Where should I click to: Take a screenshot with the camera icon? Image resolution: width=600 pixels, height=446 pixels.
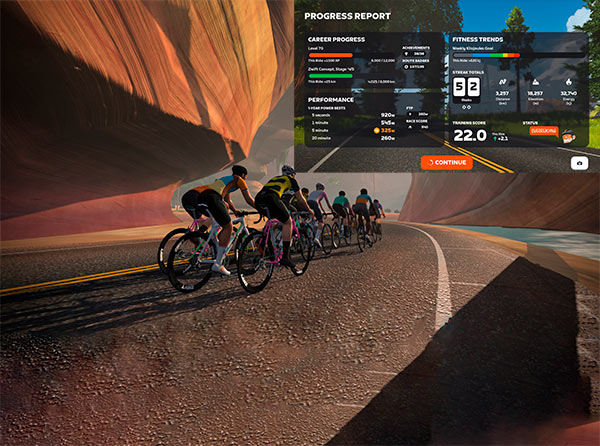pyautogui.click(x=579, y=162)
